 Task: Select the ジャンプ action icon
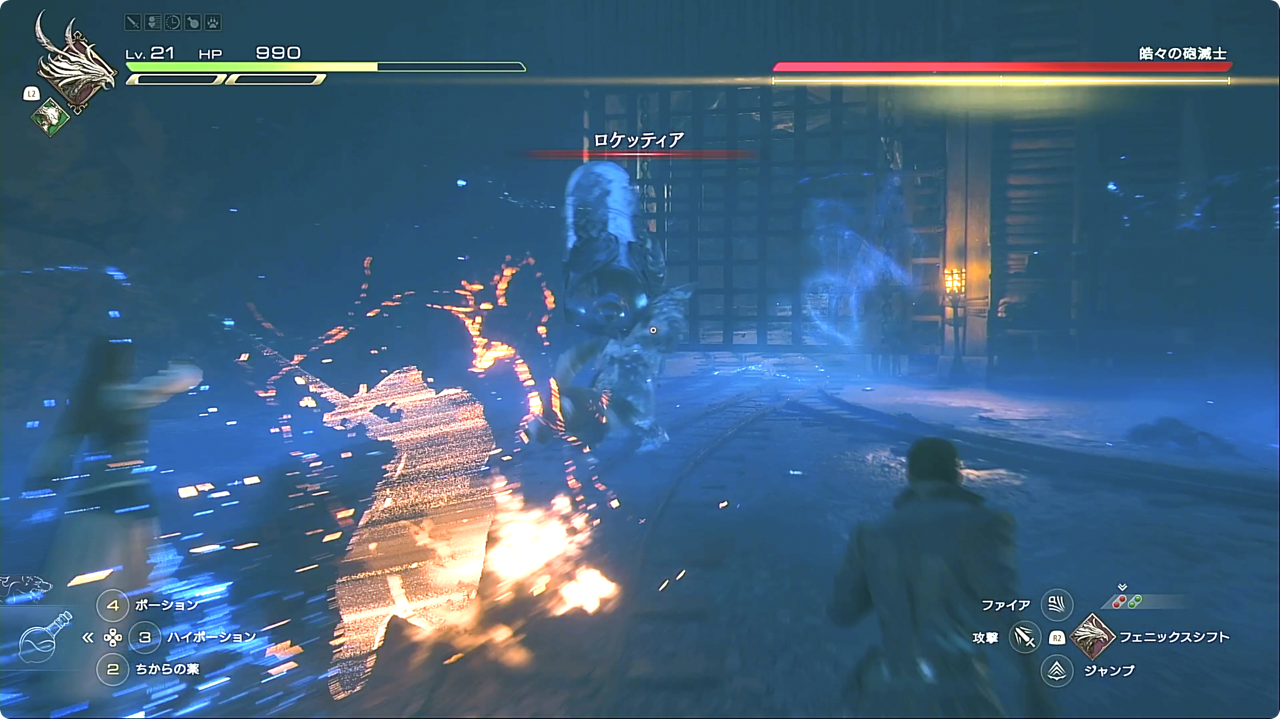click(x=1057, y=670)
